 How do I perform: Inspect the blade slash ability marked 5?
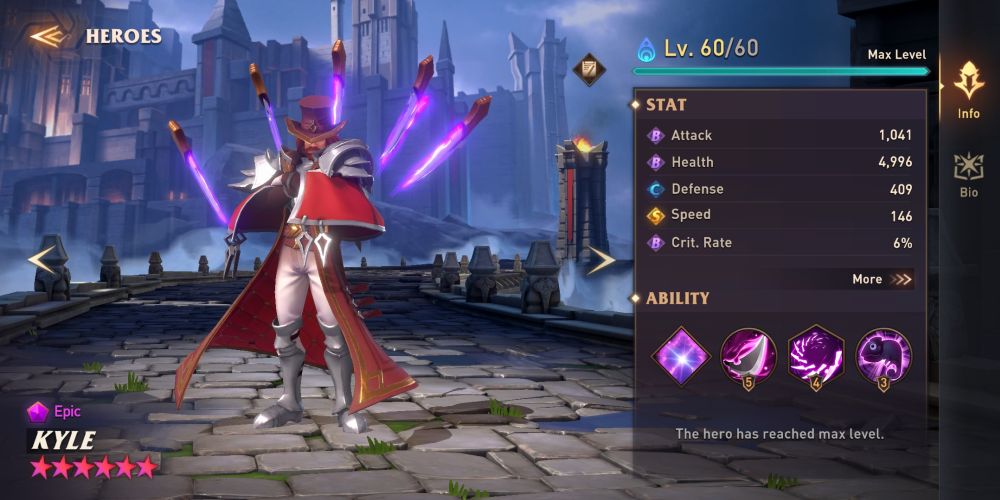point(748,356)
